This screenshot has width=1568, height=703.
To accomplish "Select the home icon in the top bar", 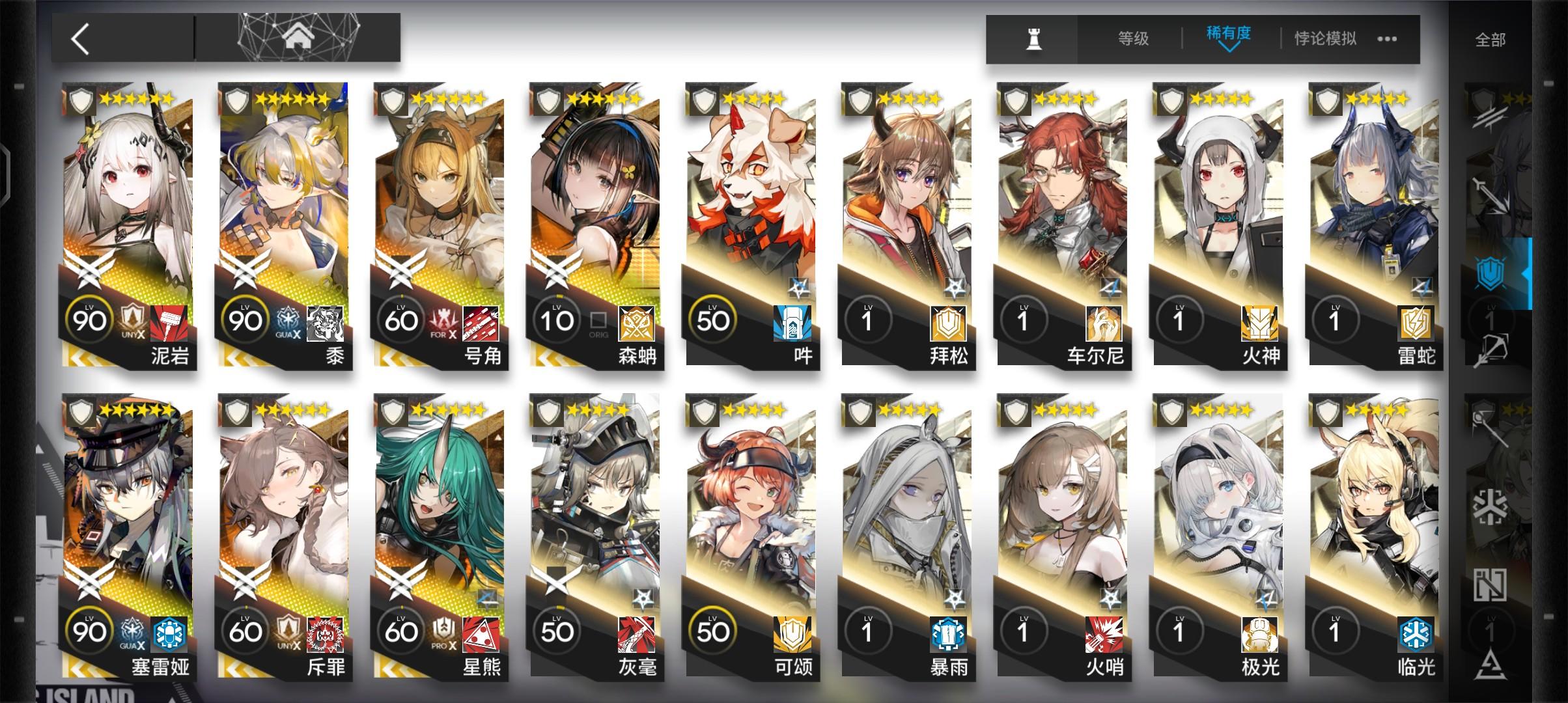I will point(299,36).
